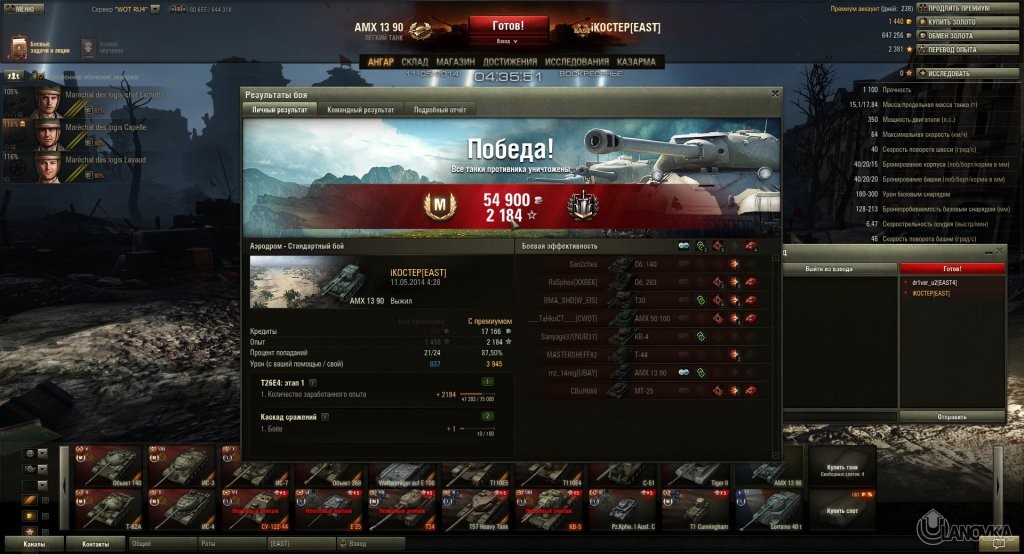Open the Подробный отчёт tab
This screenshot has width=1024, height=554.
440,109
